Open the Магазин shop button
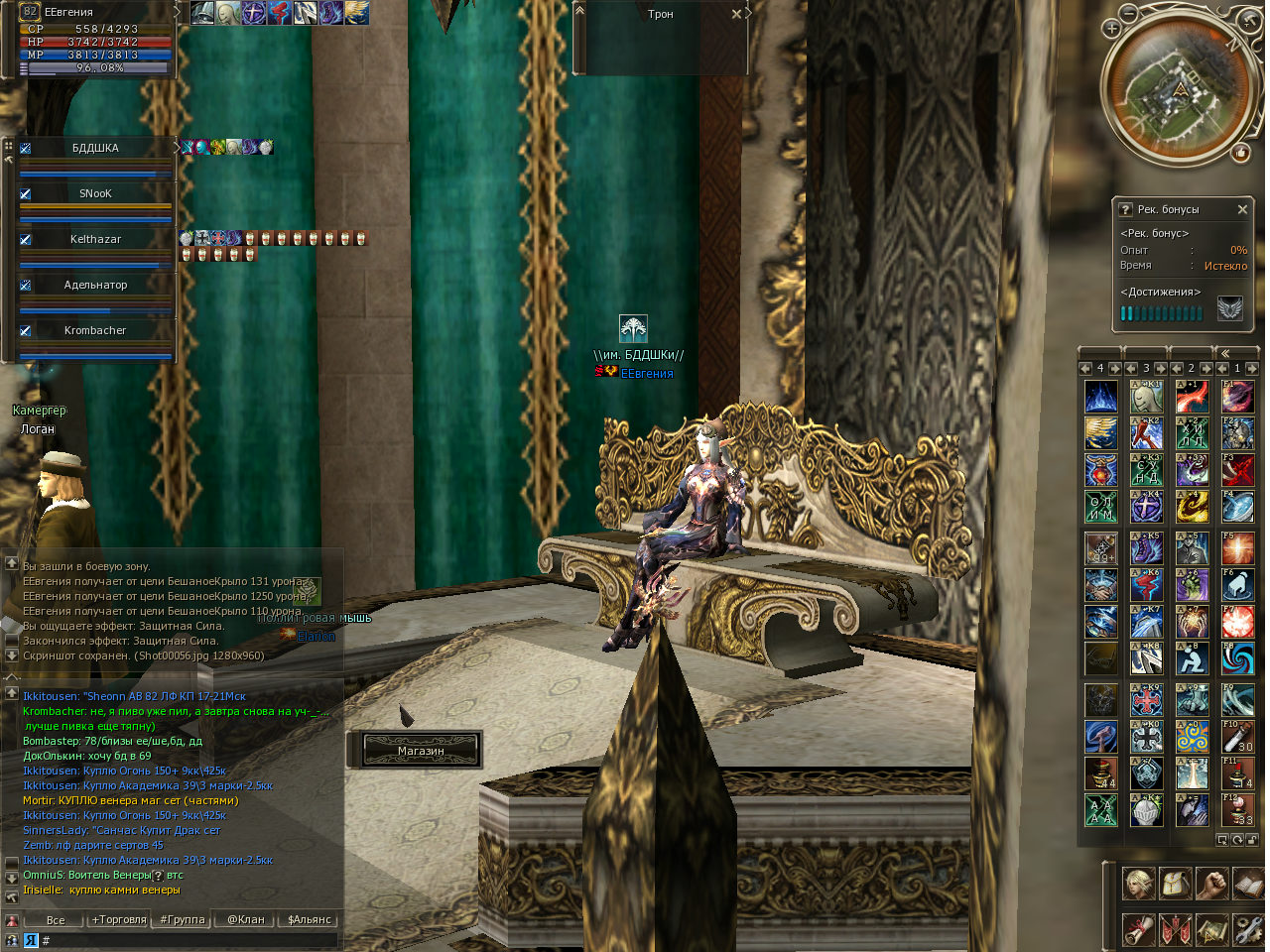 (421, 751)
